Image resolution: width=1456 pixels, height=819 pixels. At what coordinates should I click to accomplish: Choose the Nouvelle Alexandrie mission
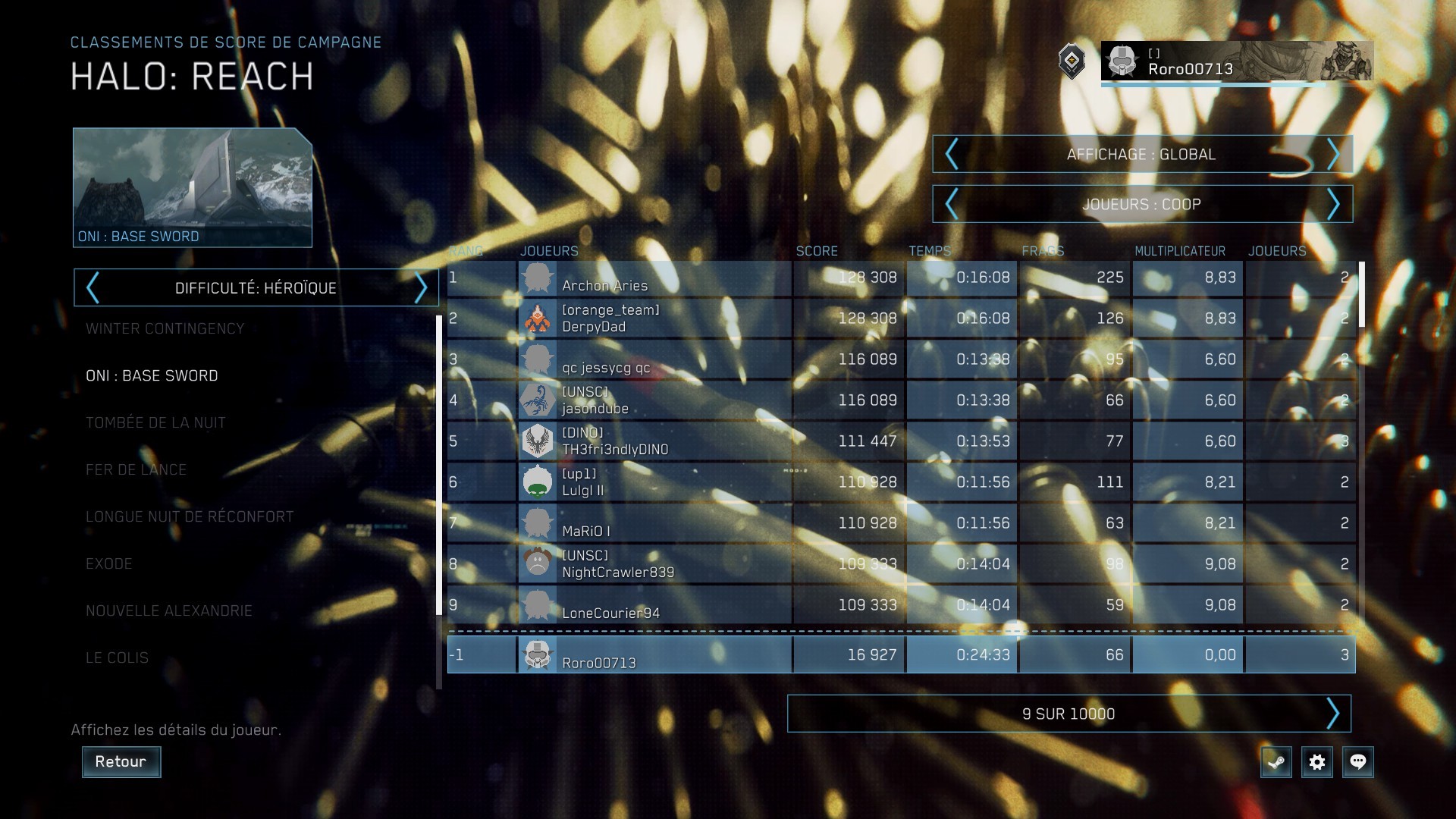coord(168,611)
